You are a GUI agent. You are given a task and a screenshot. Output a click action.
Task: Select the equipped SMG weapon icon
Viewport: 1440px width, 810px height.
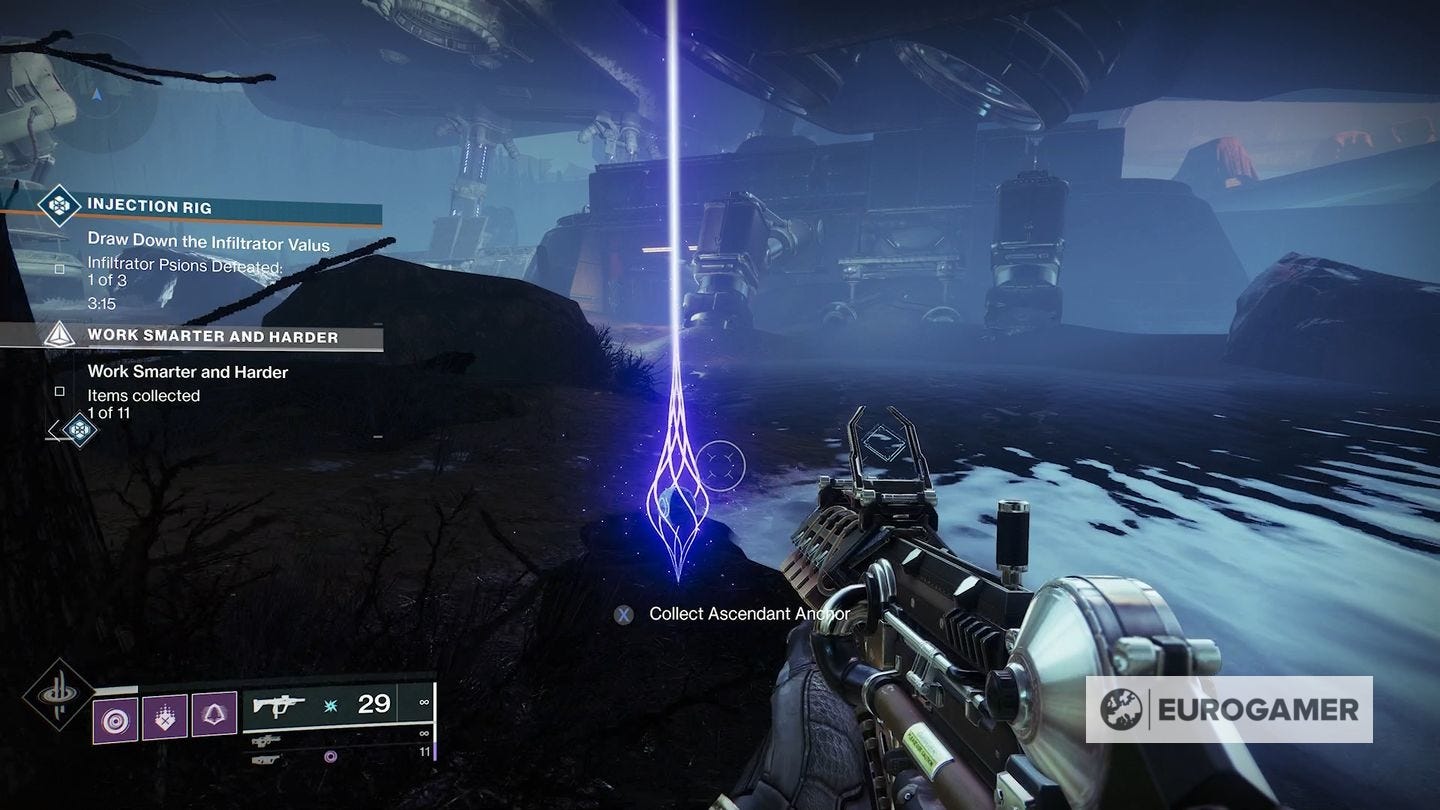click(278, 707)
